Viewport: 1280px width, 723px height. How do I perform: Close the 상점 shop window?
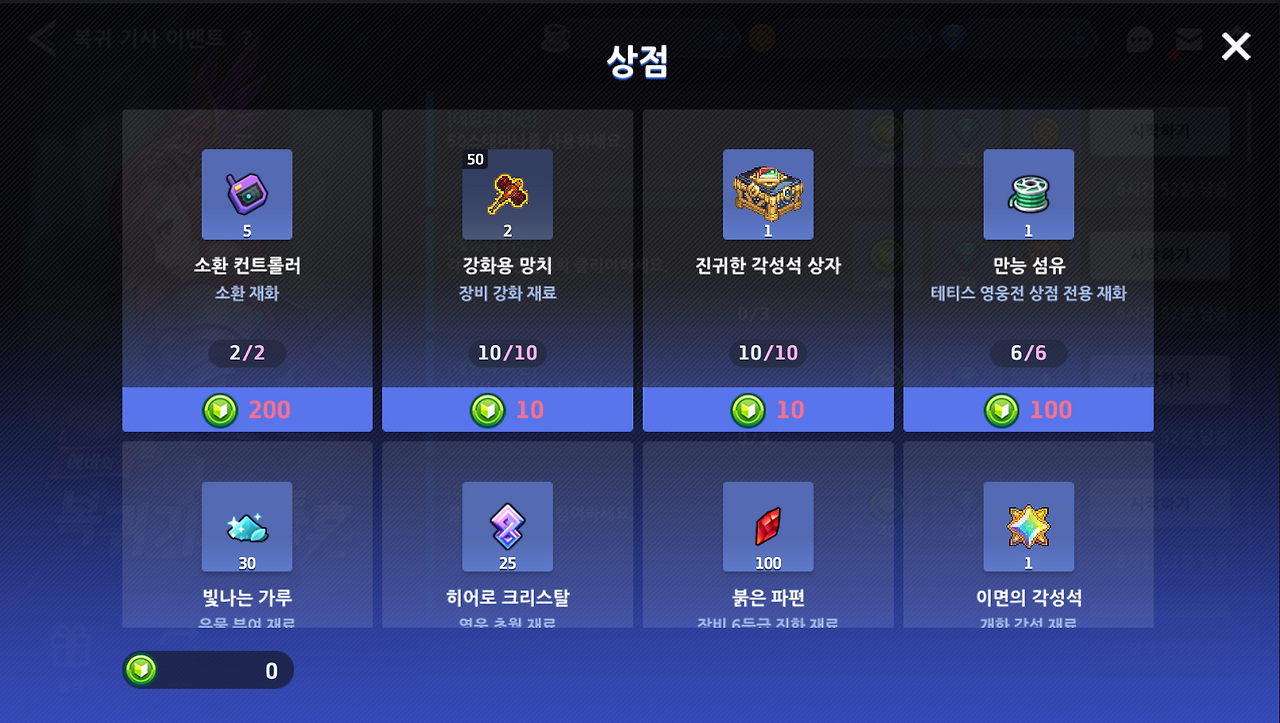pyautogui.click(x=1236, y=46)
